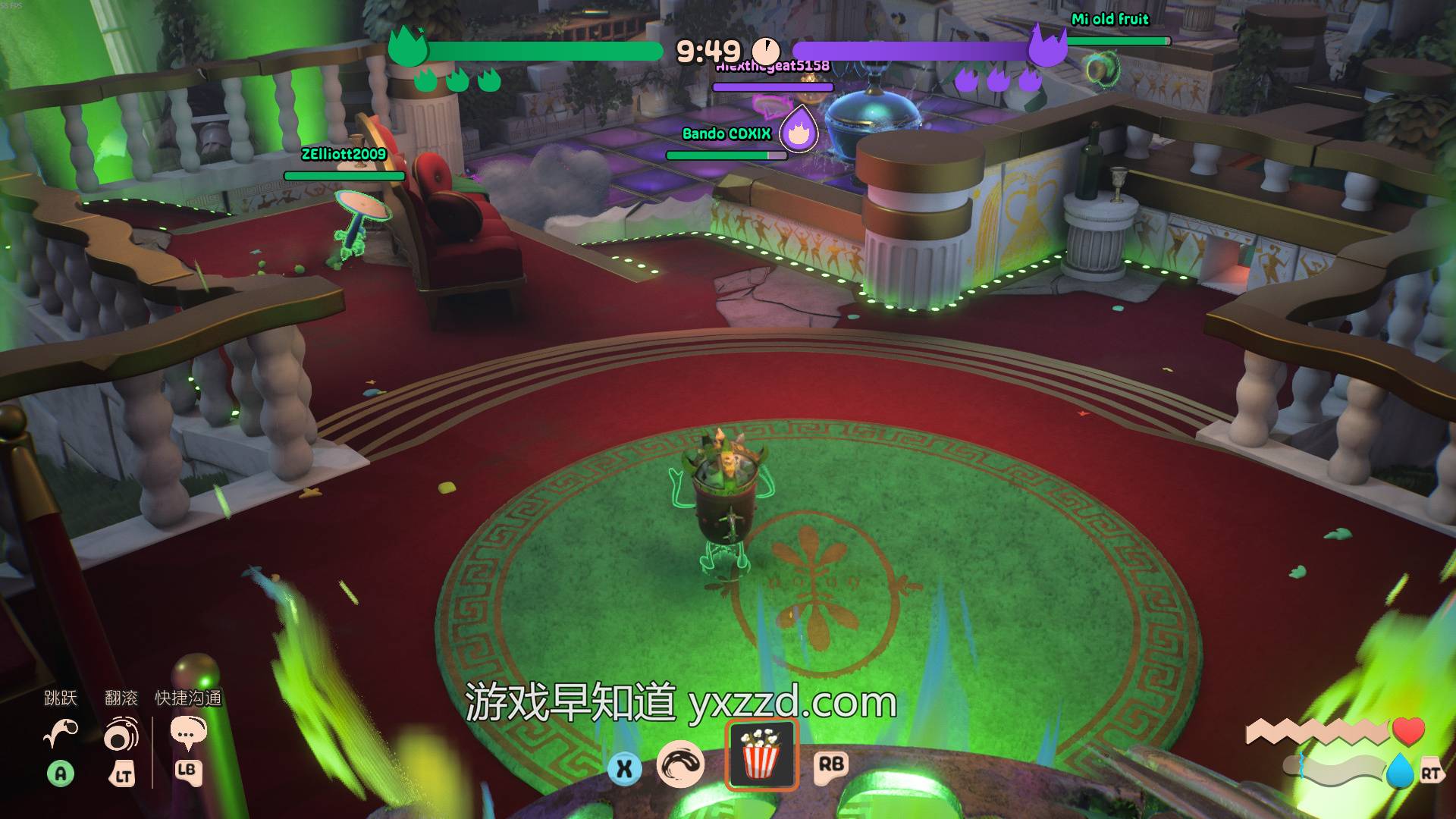Click the purple flame objective marker
Image resolution: width=1456 pixels, height=819 pixels.
pyautogui.click(x=798, y=131)
